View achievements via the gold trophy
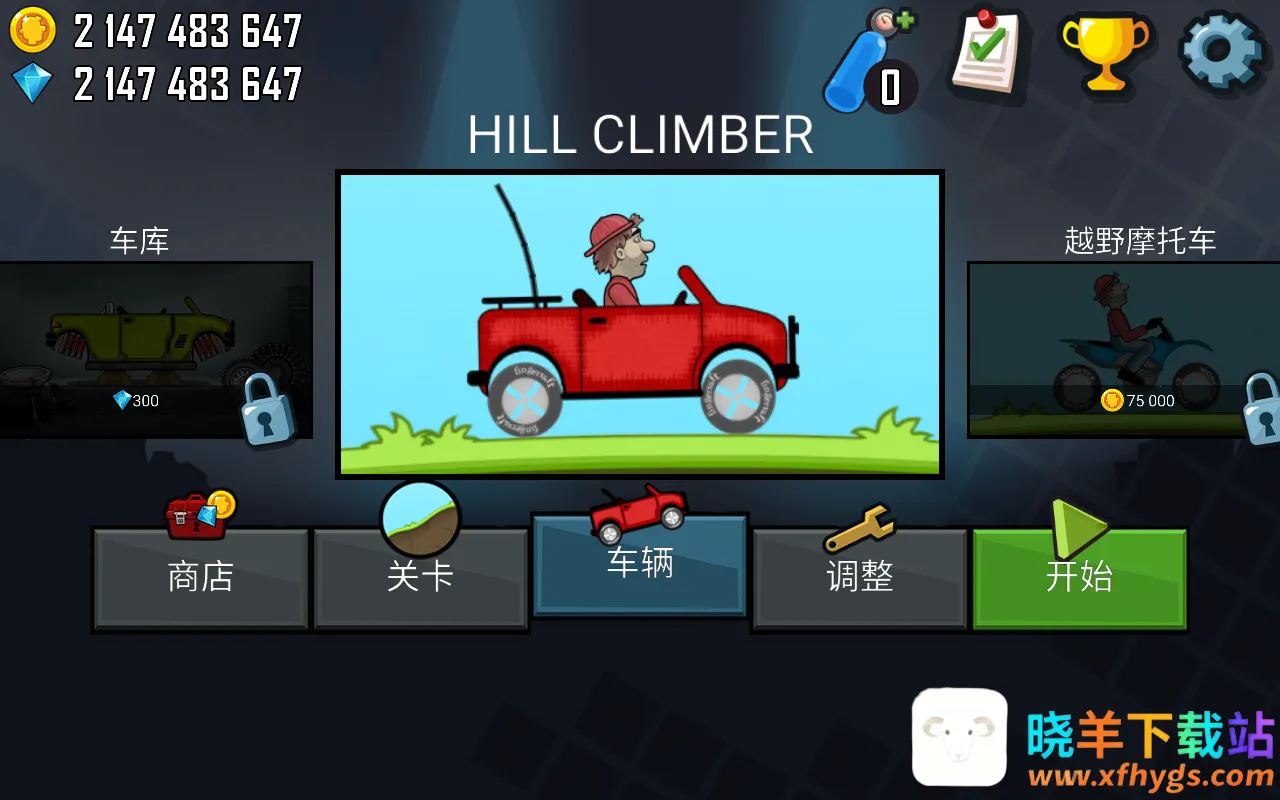Screen dimensions: 1280x800 click(1103, 52)
